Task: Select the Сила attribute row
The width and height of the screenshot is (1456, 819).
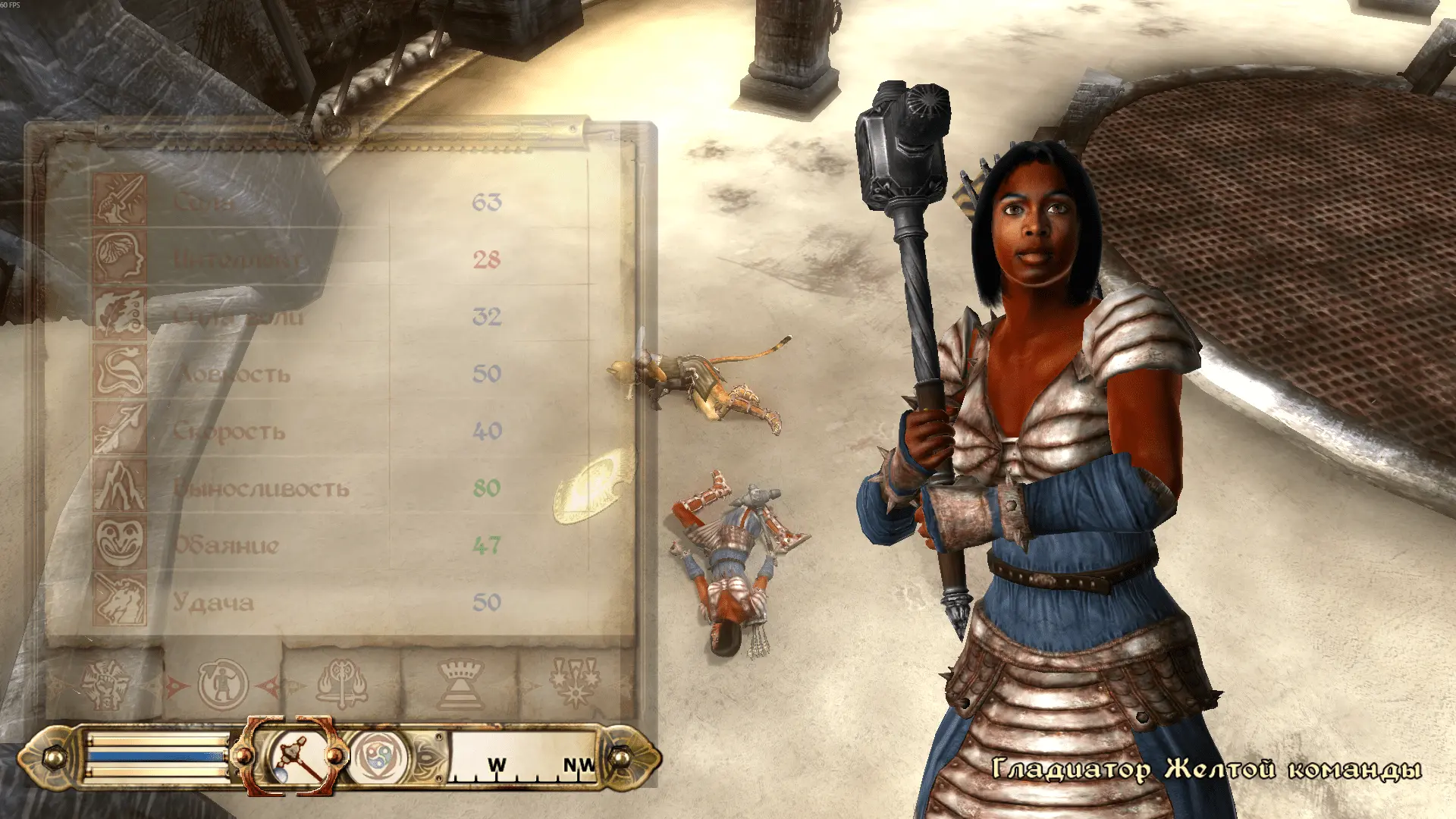Action: click(341, 202)
